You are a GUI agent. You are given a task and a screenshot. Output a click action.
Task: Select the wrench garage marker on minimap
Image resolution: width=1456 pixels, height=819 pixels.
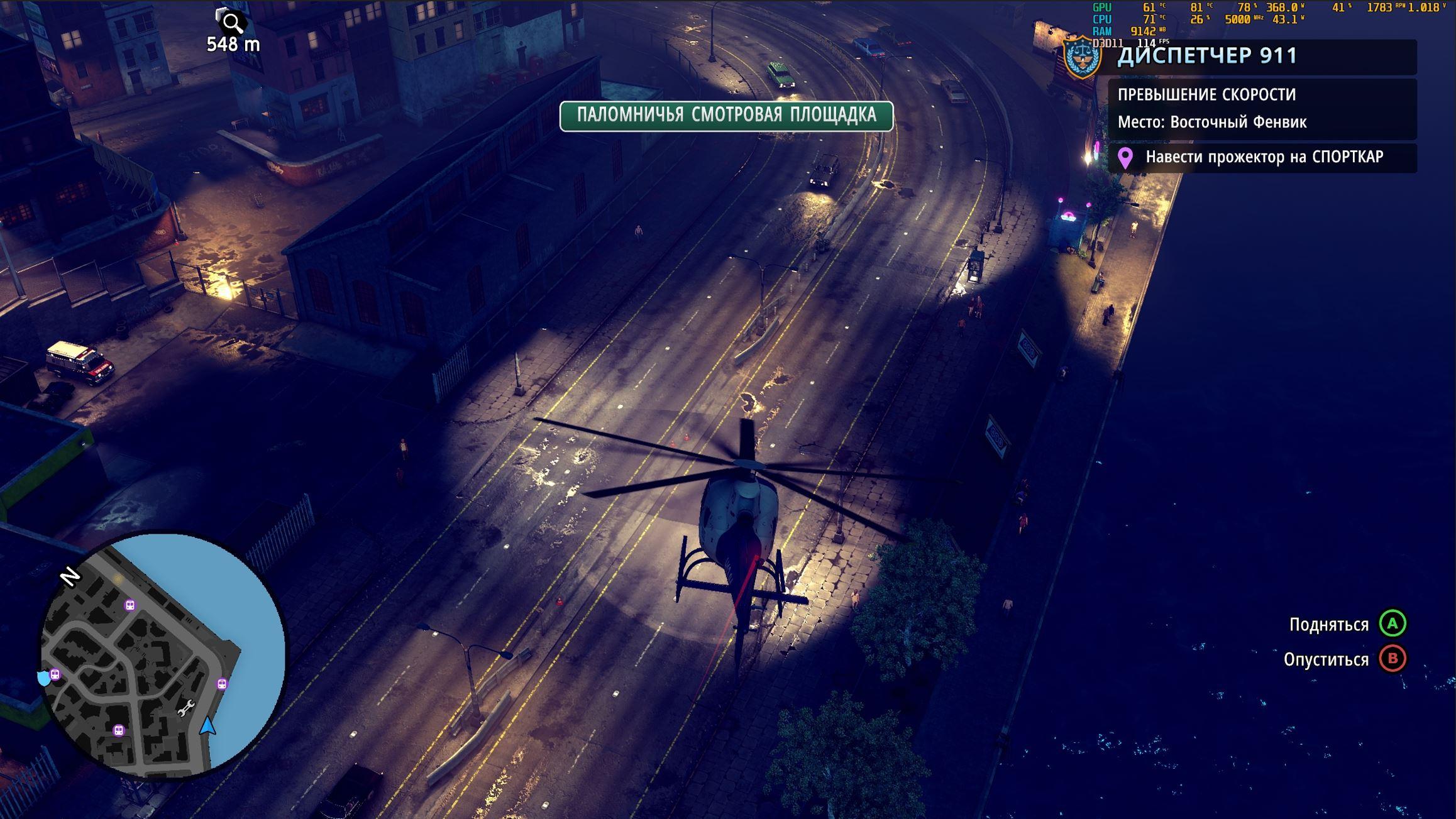(x=187, y=708)
